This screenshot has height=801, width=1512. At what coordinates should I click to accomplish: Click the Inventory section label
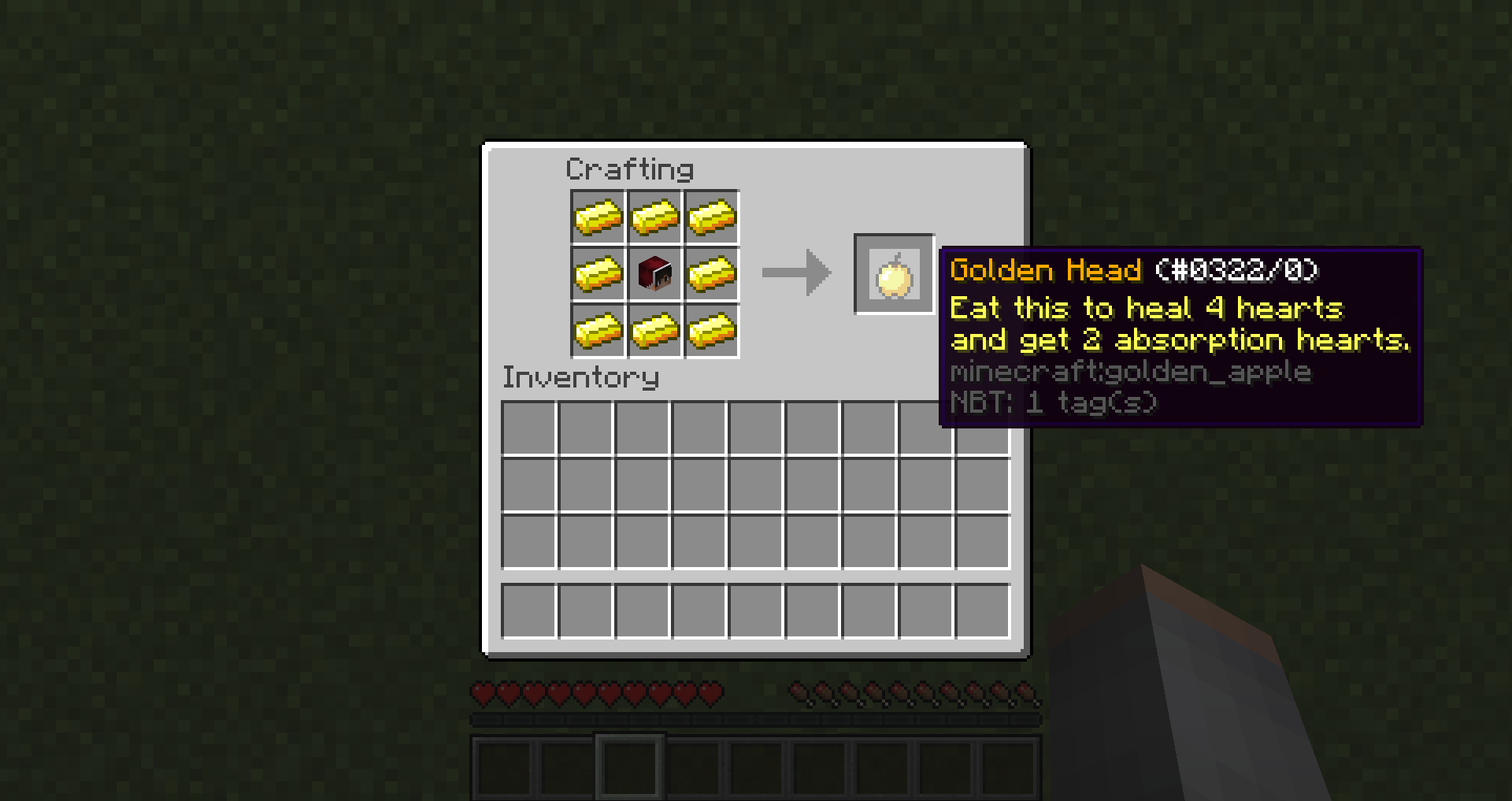point(580,377)
